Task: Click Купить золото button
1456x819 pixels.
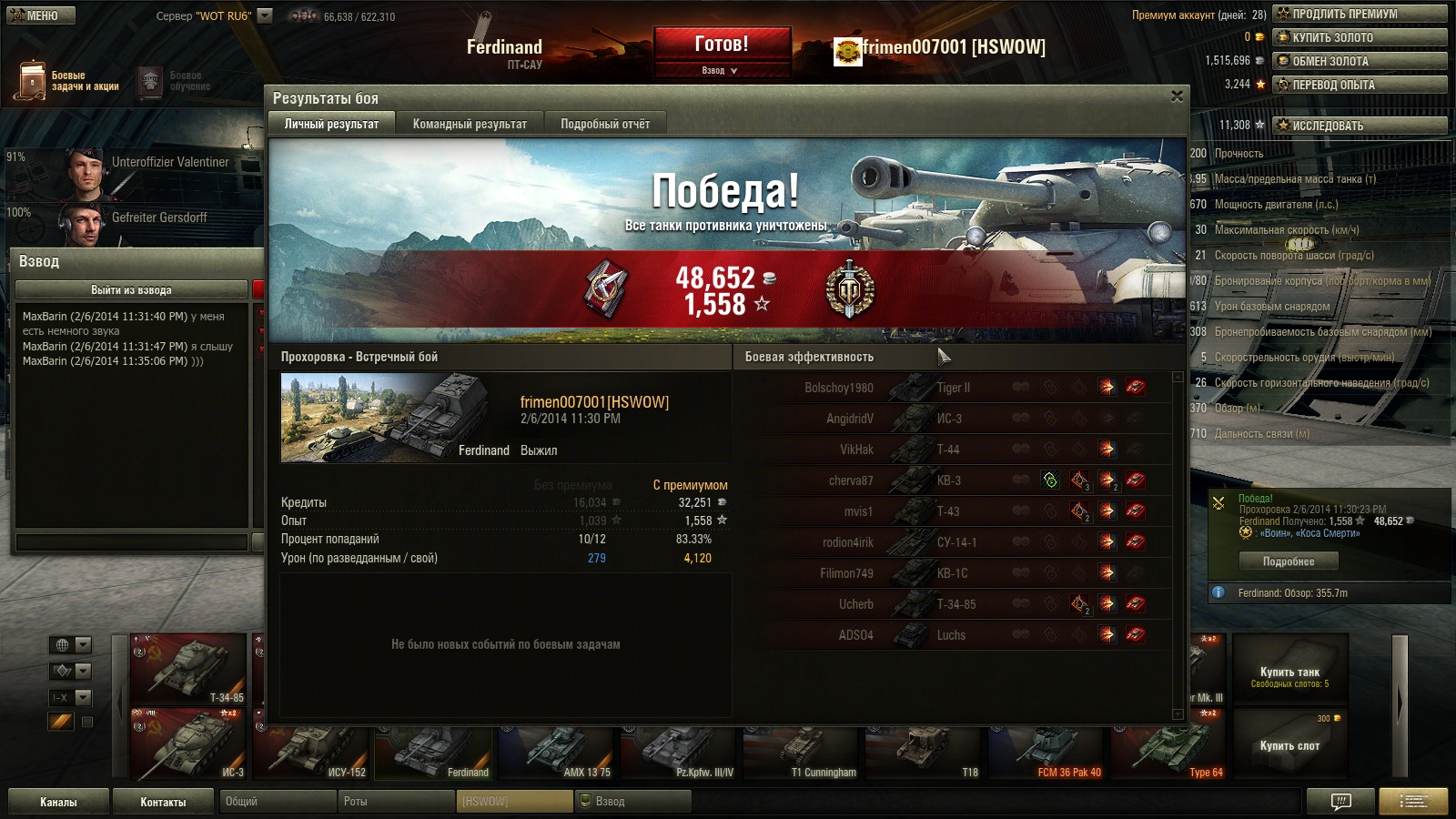Action: click(1359, 37)
